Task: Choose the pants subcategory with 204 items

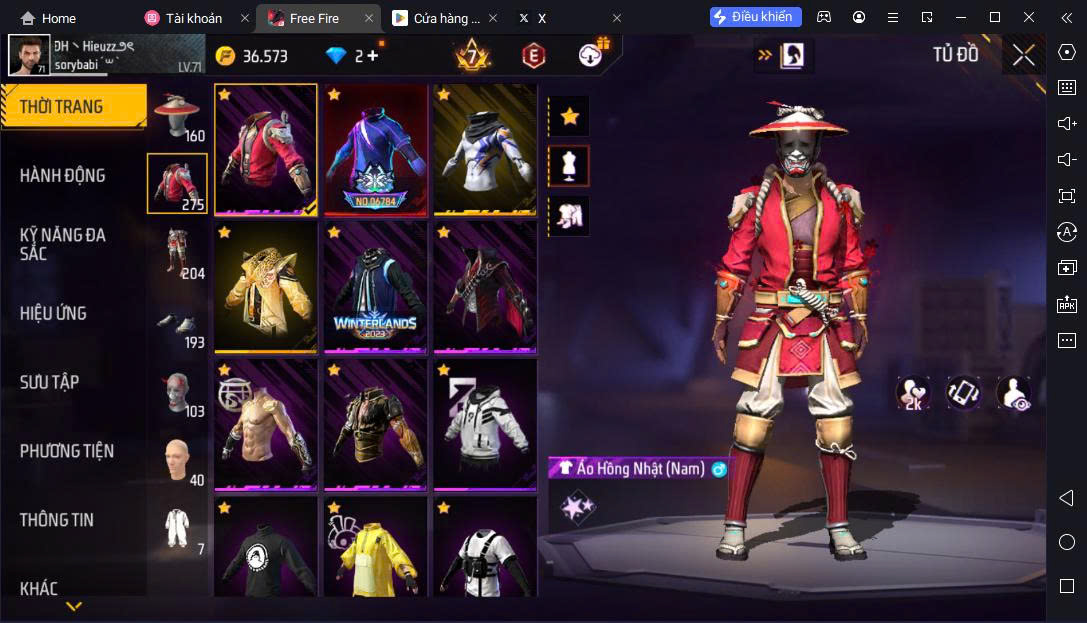Action: pyautogui.click(x=177, y=253)
